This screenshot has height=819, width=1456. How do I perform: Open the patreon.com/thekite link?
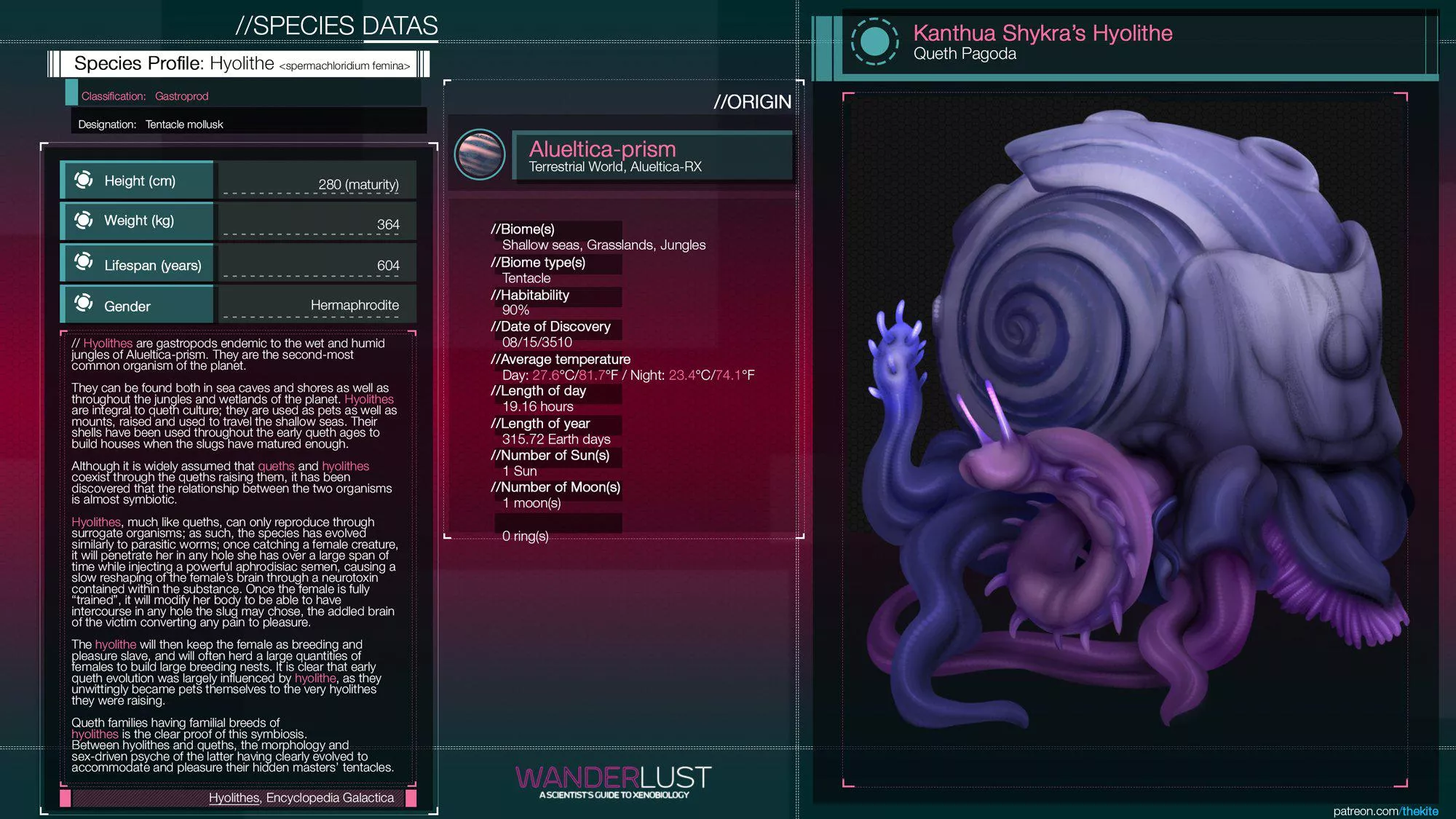[1385, 811]
